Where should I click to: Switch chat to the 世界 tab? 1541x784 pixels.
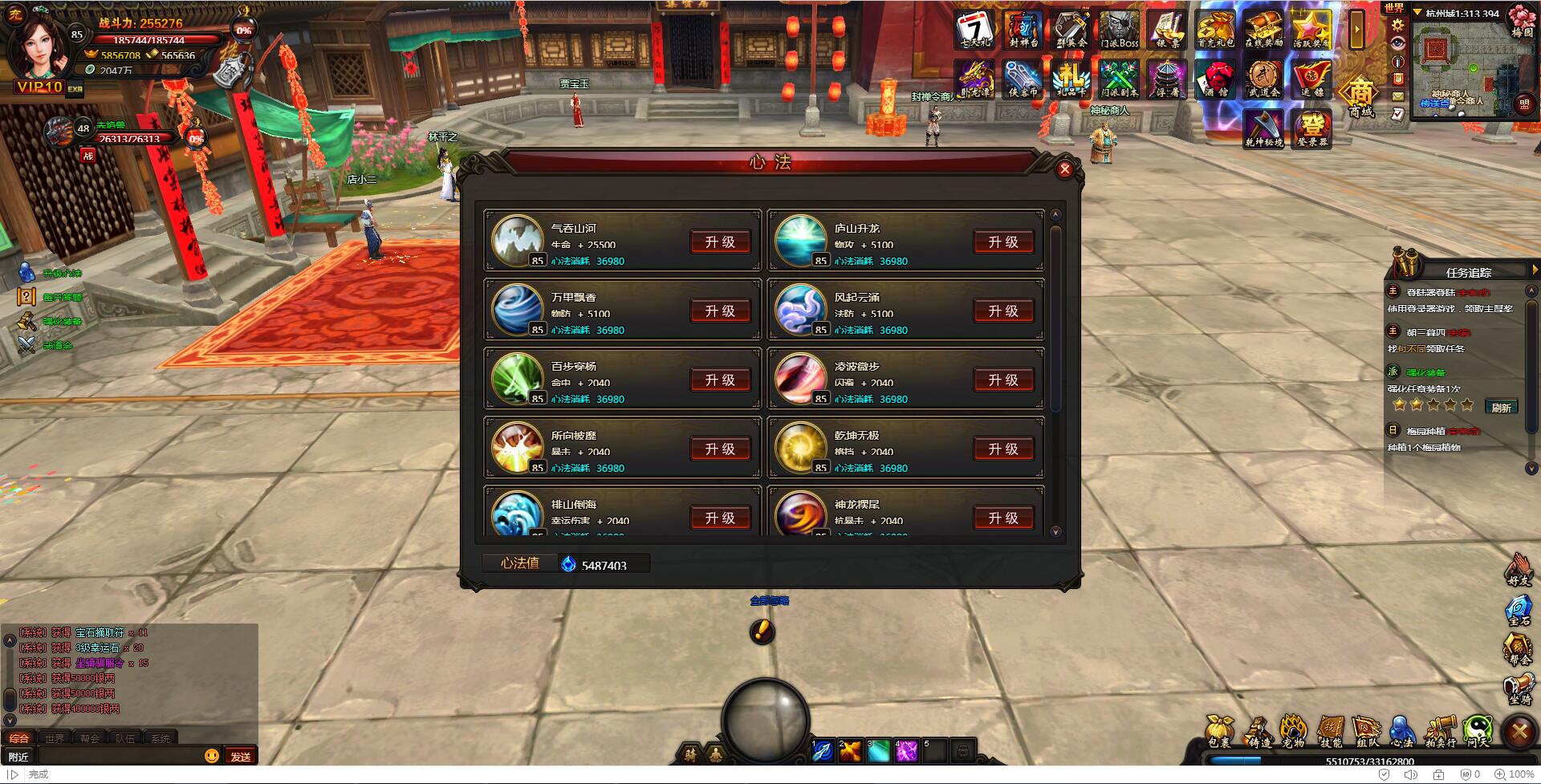click(55, 738)
